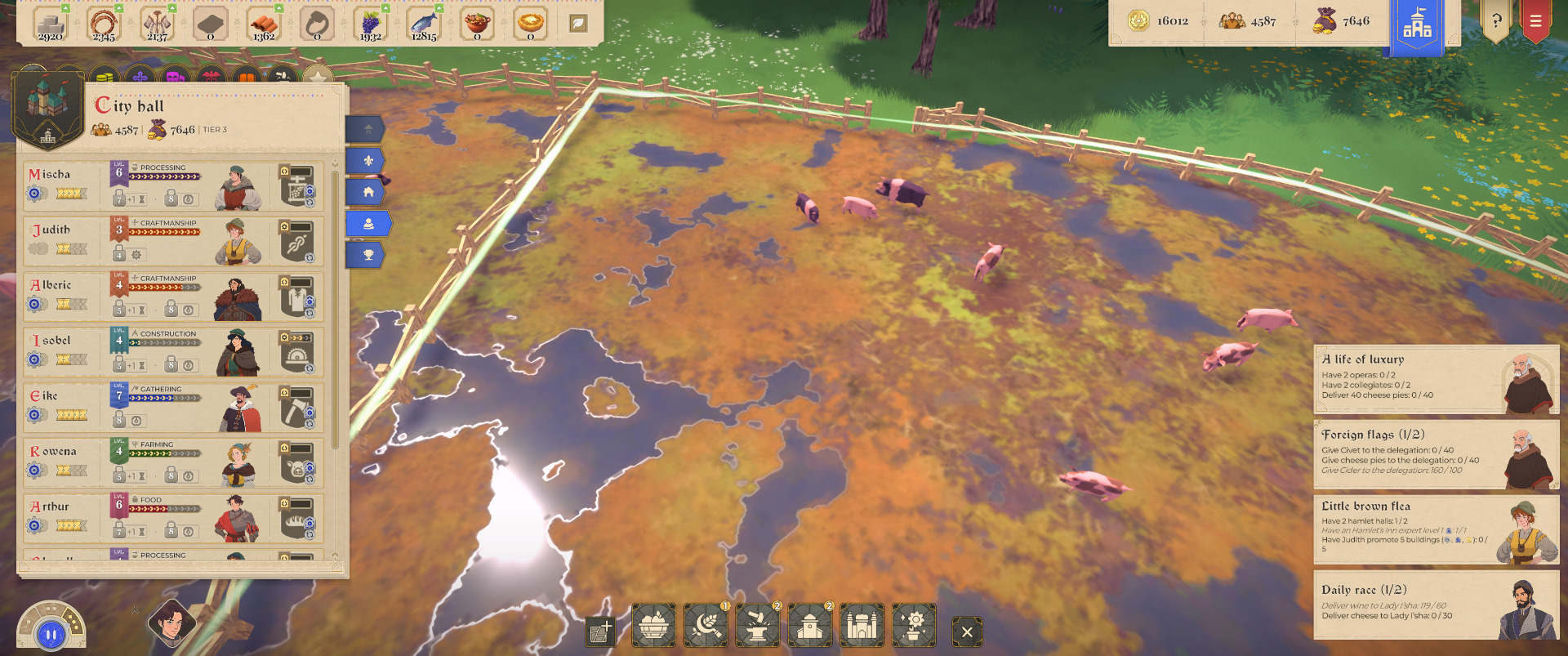Open the red main menu banner
This screenshot has height=656, width=1568.
tap(1535, 21)
